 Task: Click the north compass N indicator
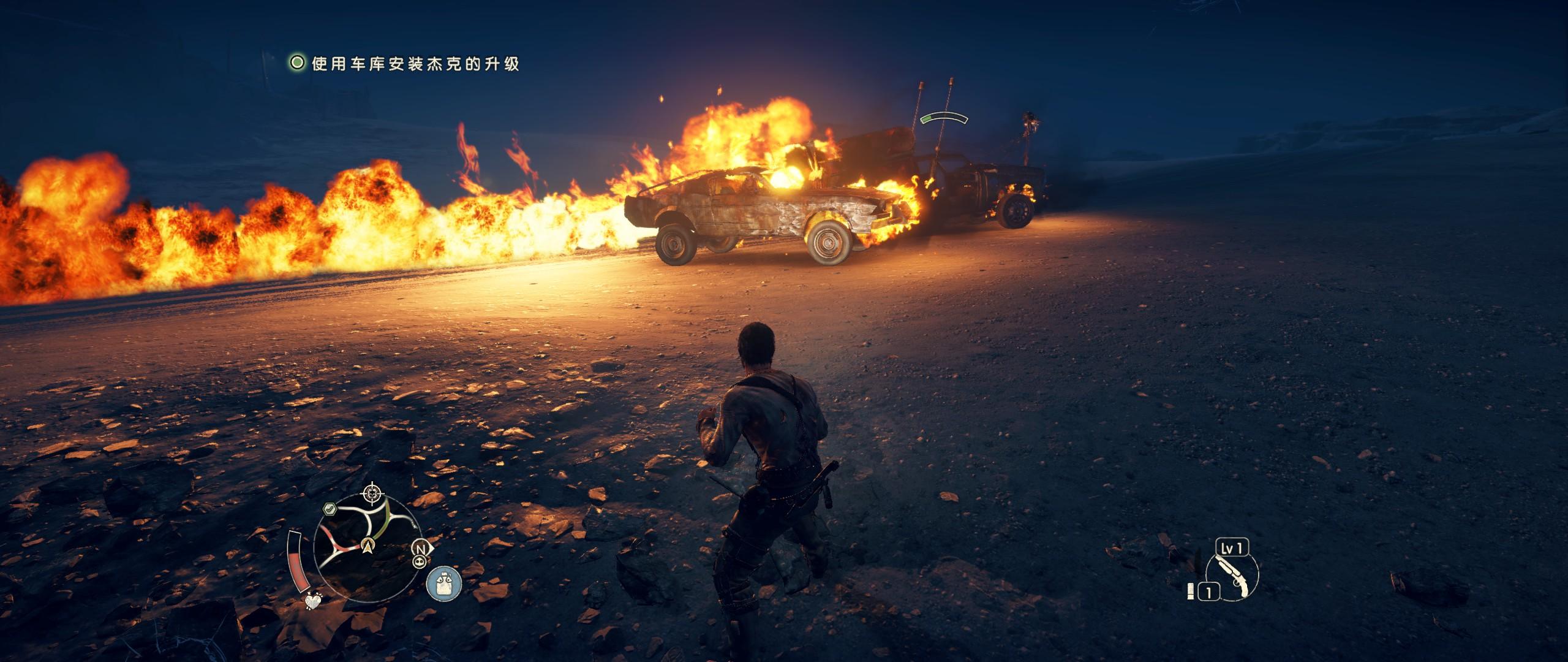[x=420, y=547]
